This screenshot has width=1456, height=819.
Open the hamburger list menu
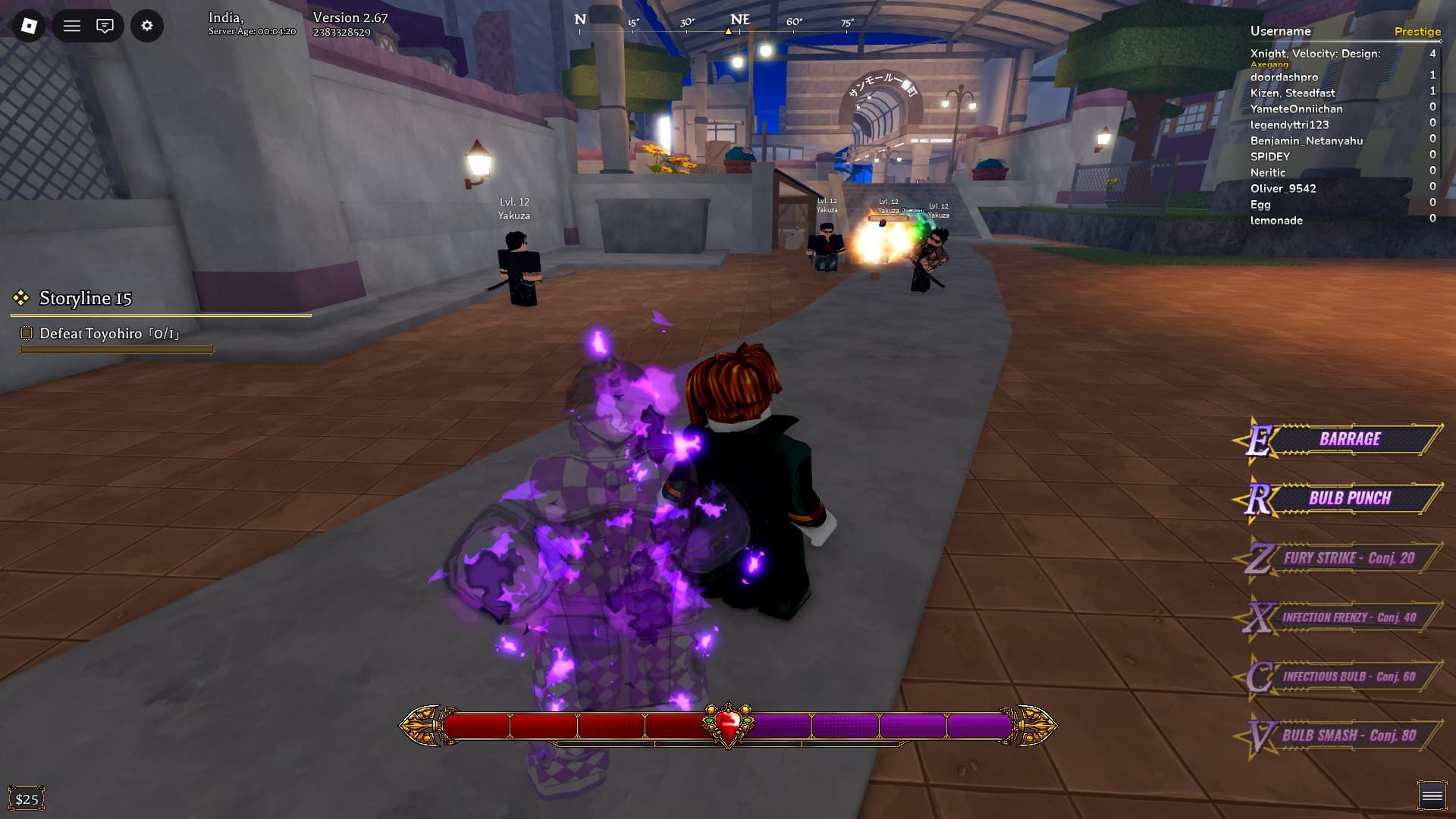[x=72, y=26]
